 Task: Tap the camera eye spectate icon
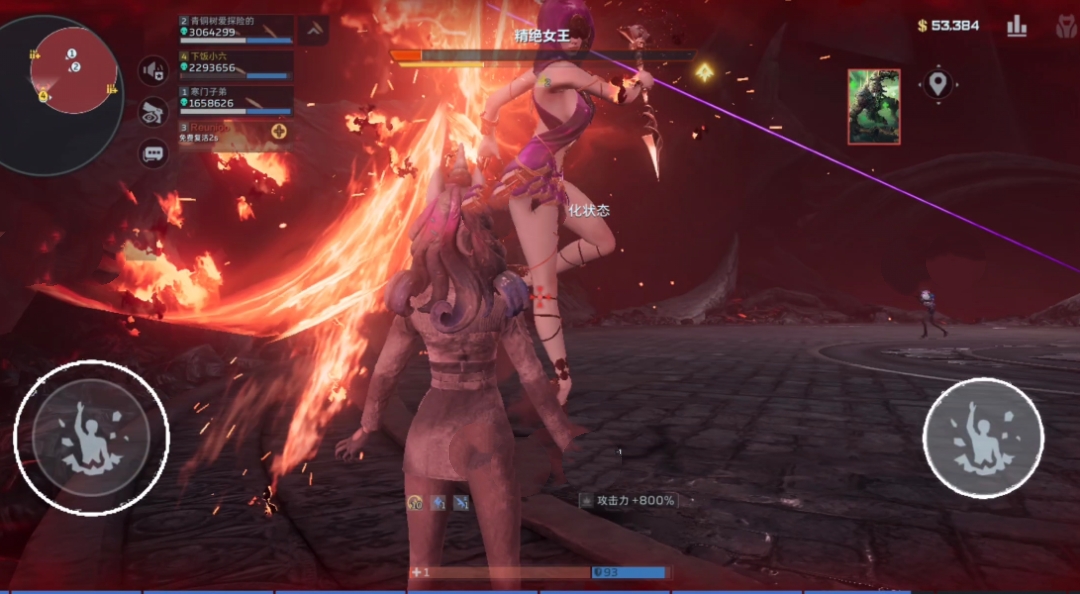(153, 112)
